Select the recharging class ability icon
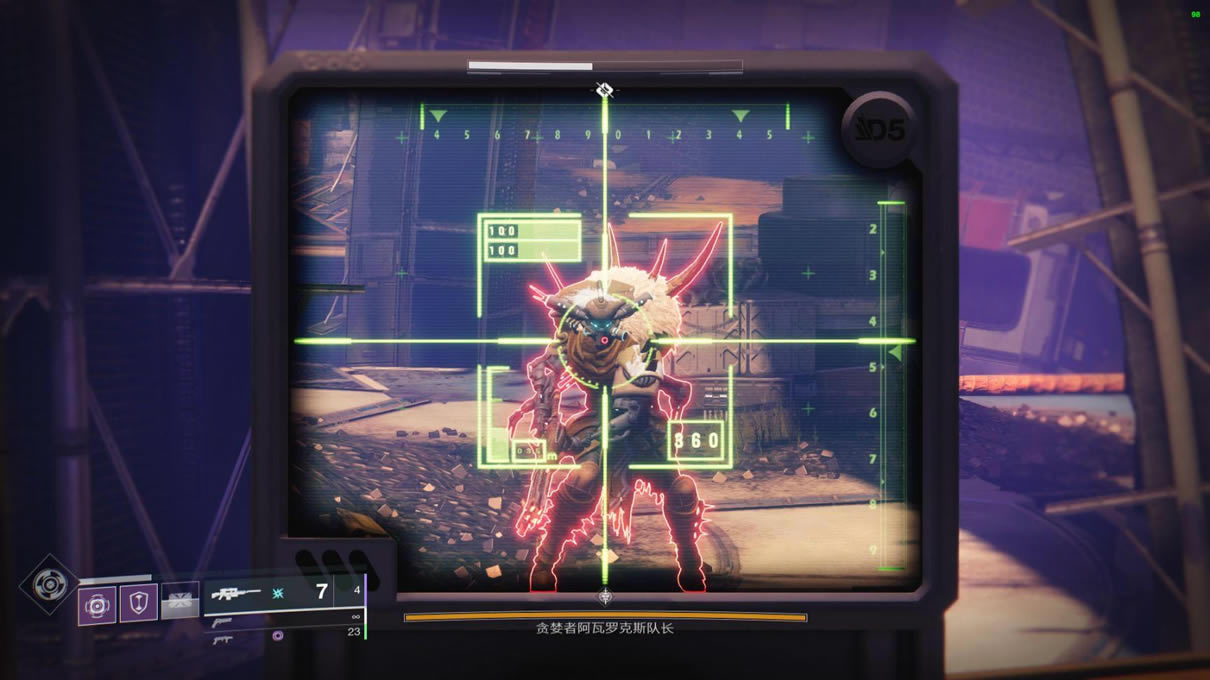 click(180, 600)
